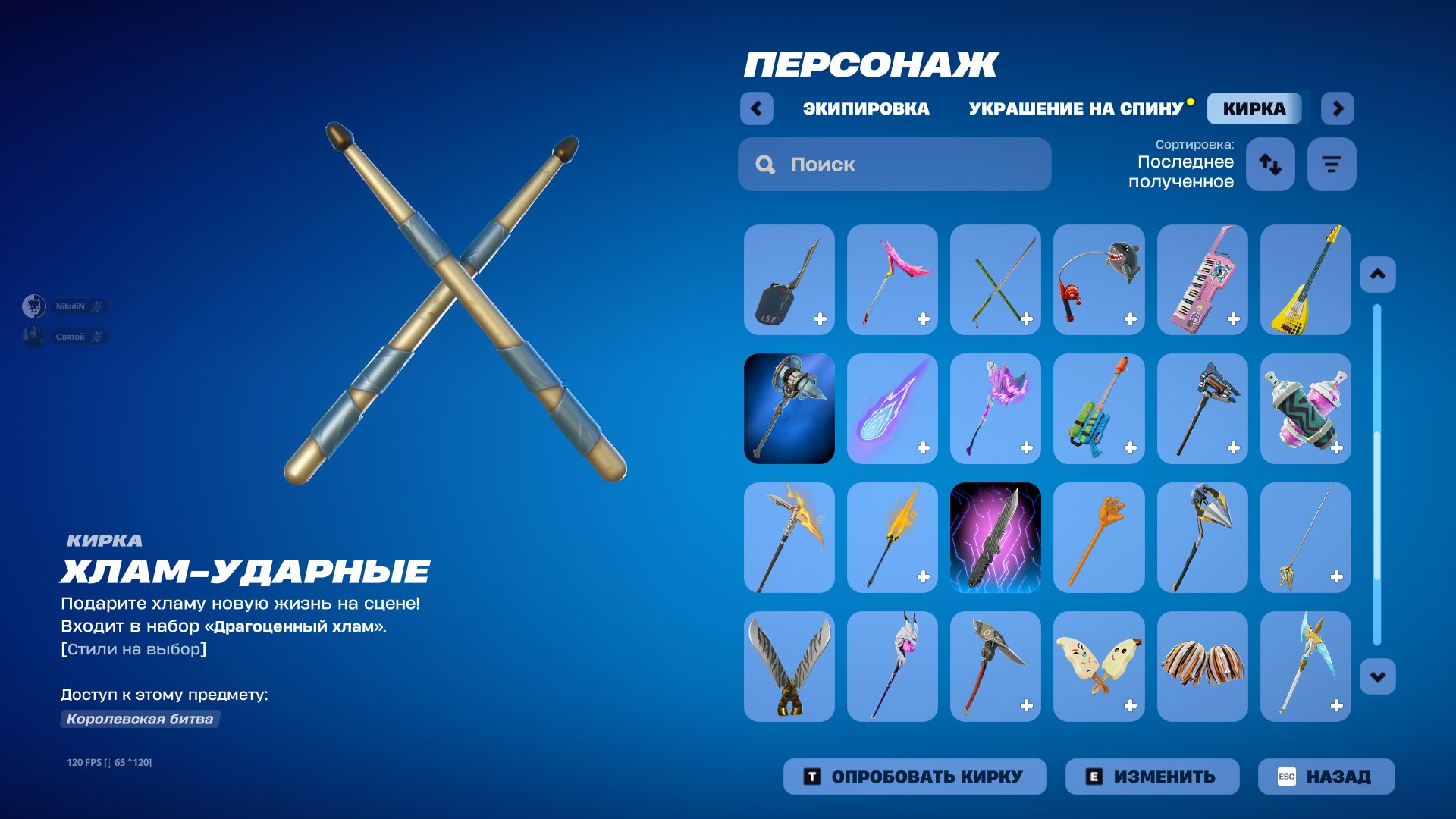Select the glowing lightning dagger pickaxe
Viewport: 1456px width, 819px height.
tap(996, 537)
